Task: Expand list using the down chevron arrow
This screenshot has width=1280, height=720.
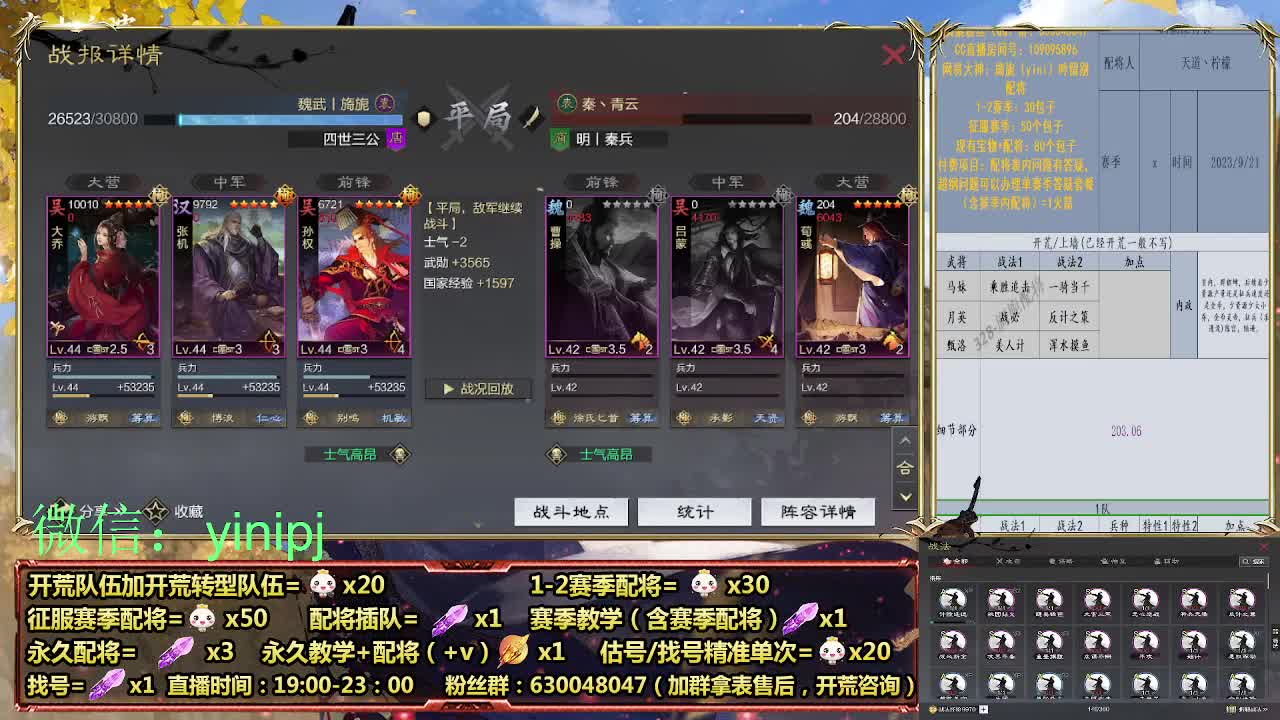Action: point(905,497)
